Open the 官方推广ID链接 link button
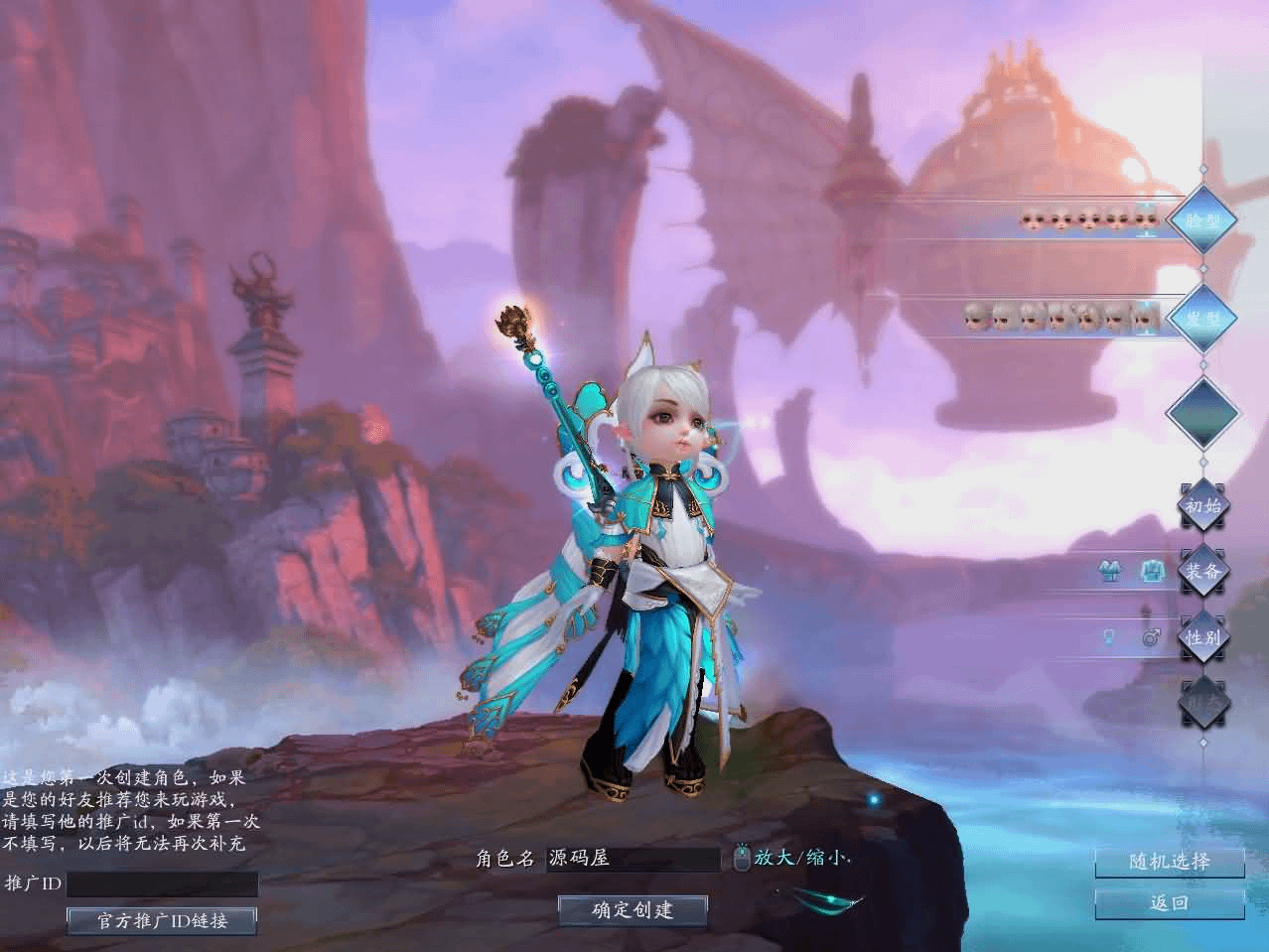1269x952 pixels. [162, 920]
